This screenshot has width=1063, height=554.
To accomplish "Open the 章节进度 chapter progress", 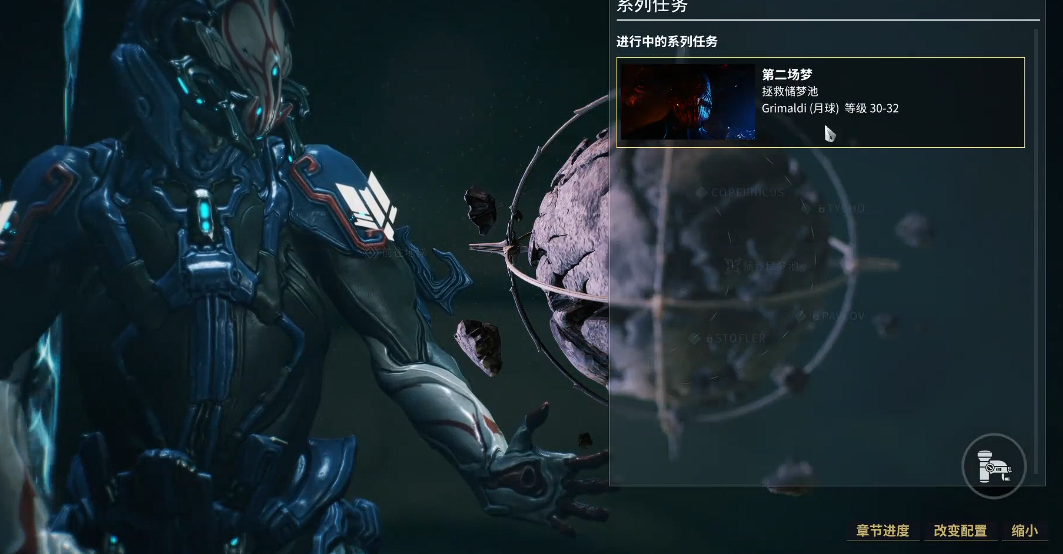I will pyautogui.click(x=883, y=531).
